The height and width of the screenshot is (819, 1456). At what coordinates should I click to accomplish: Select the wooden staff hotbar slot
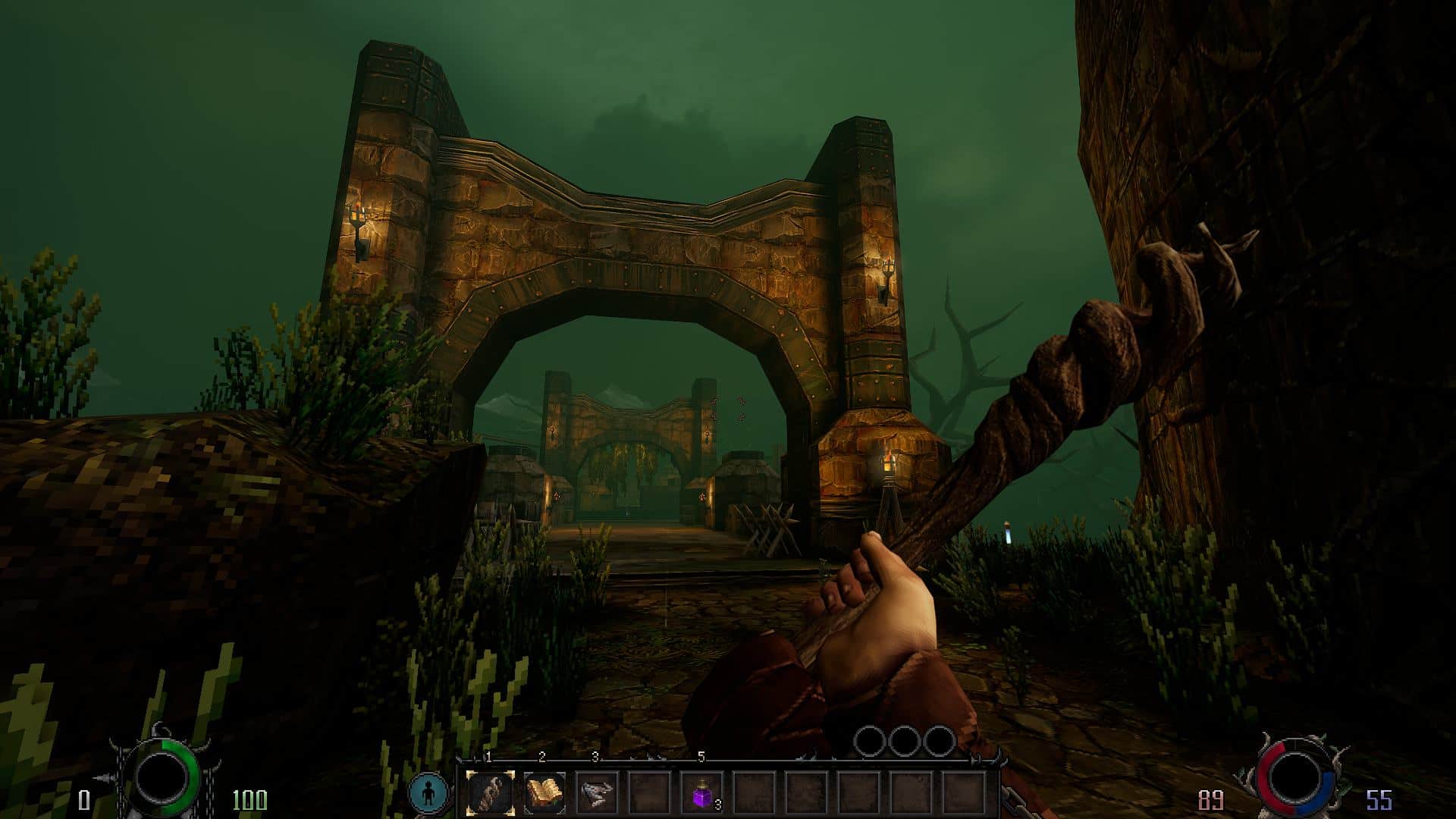[x=490, y=794]
